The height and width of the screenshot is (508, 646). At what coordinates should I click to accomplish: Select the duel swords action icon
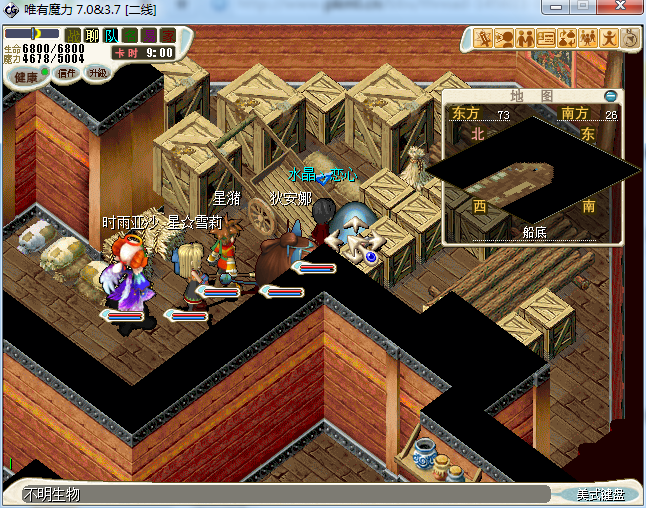(483, 38)
